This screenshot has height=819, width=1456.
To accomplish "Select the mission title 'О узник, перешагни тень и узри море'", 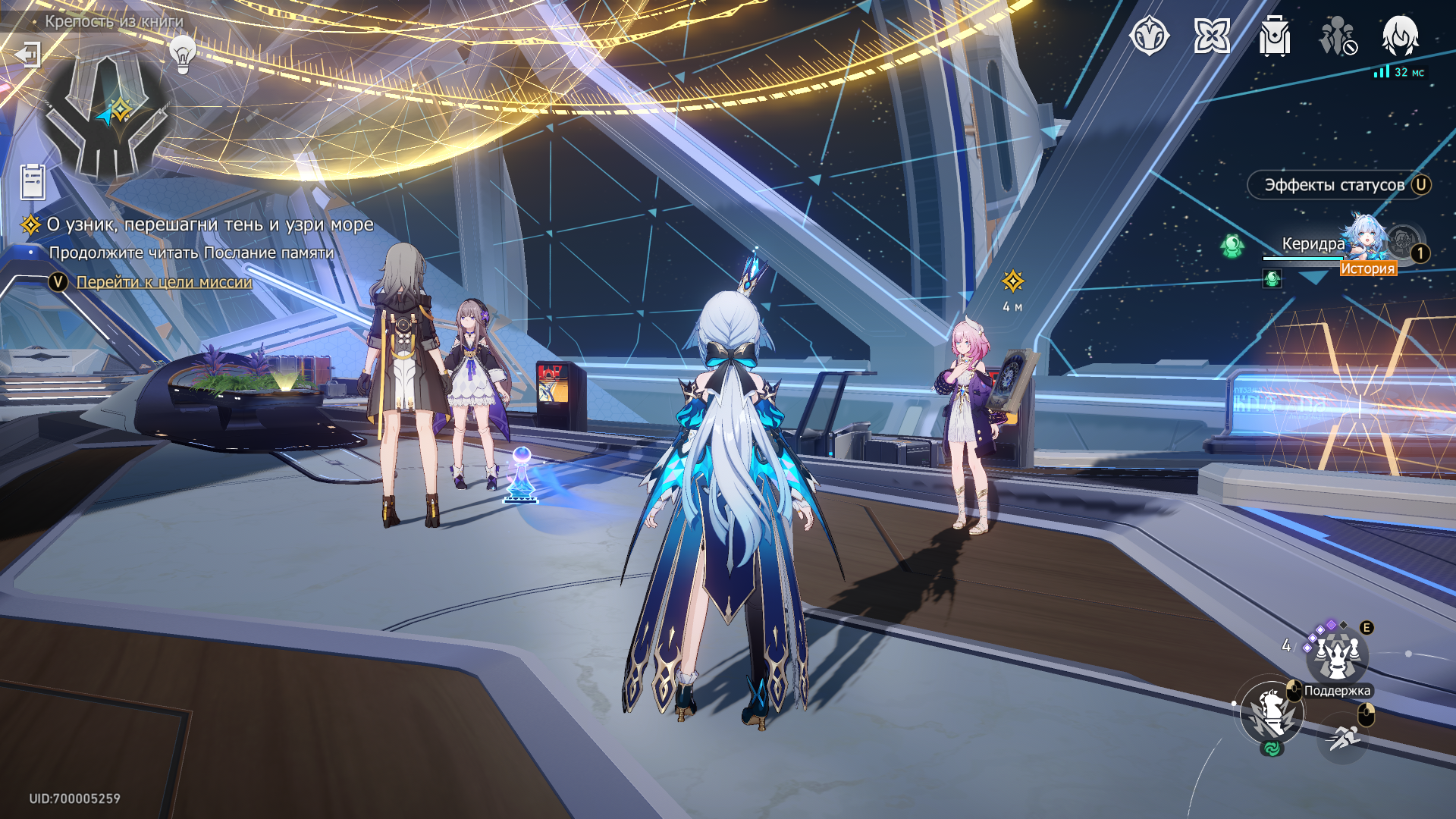I will (210, 224).
